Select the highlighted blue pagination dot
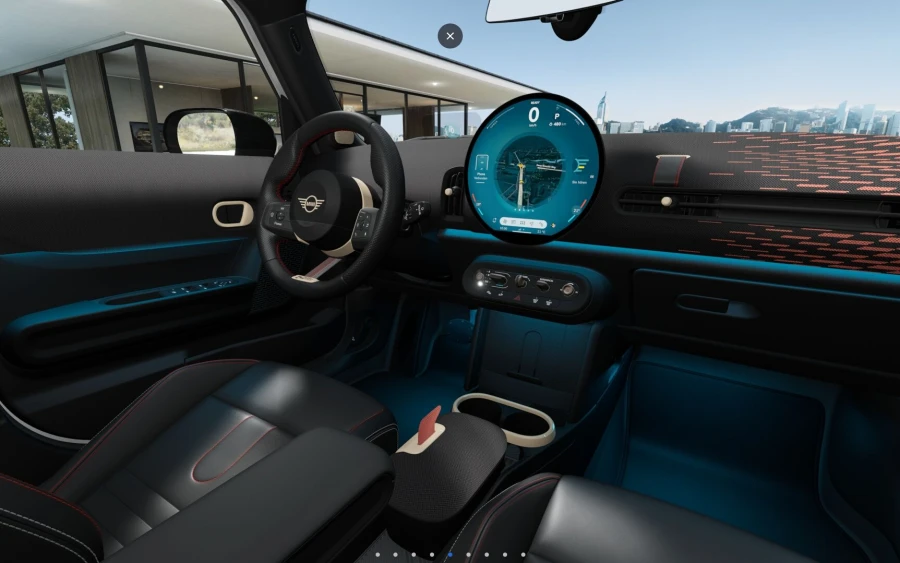This screenshot has height=563, width=900. pyautogui.click(x=450, y=554)
